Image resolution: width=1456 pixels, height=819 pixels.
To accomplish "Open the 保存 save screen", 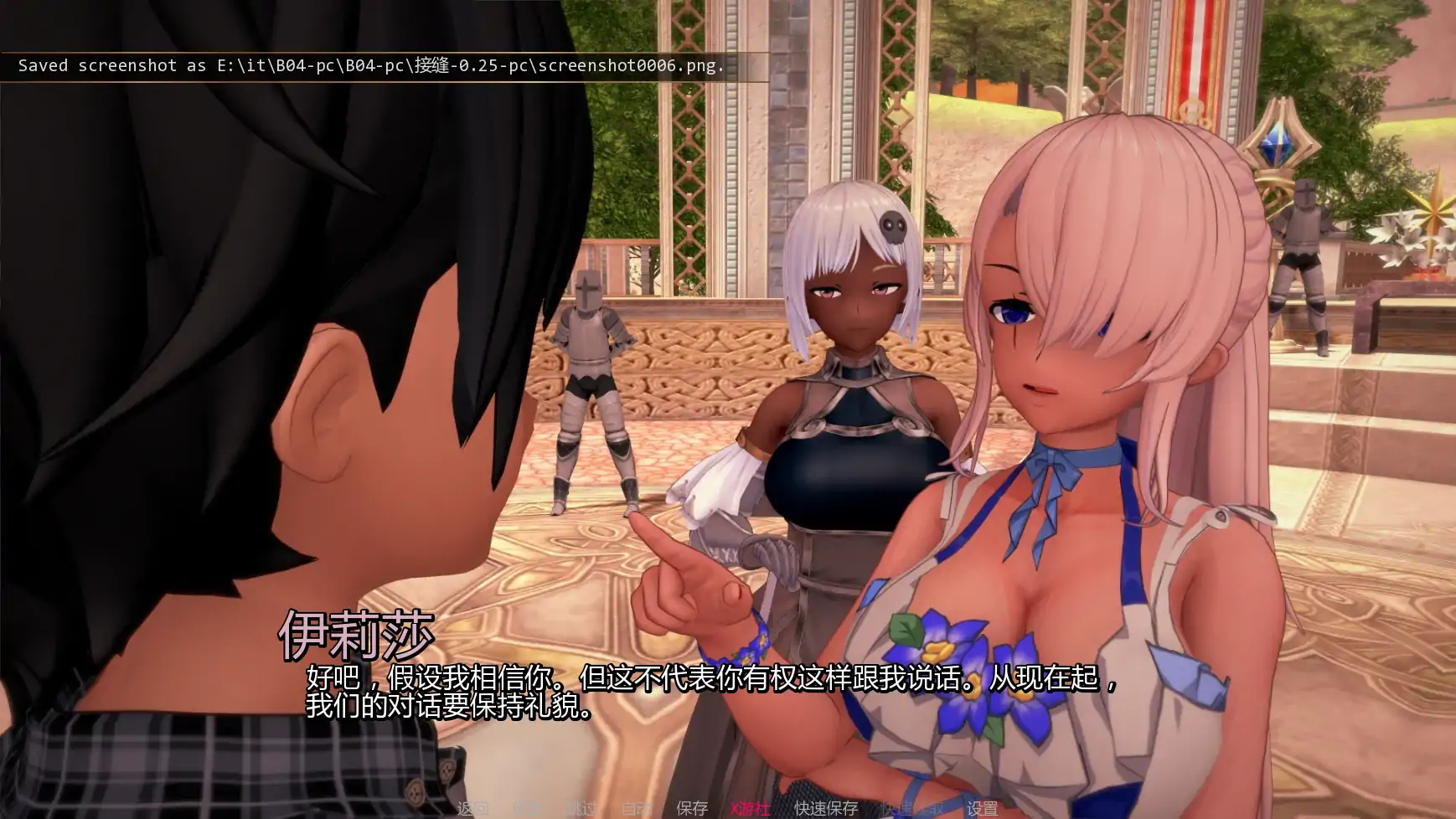I will coord(692,808).
